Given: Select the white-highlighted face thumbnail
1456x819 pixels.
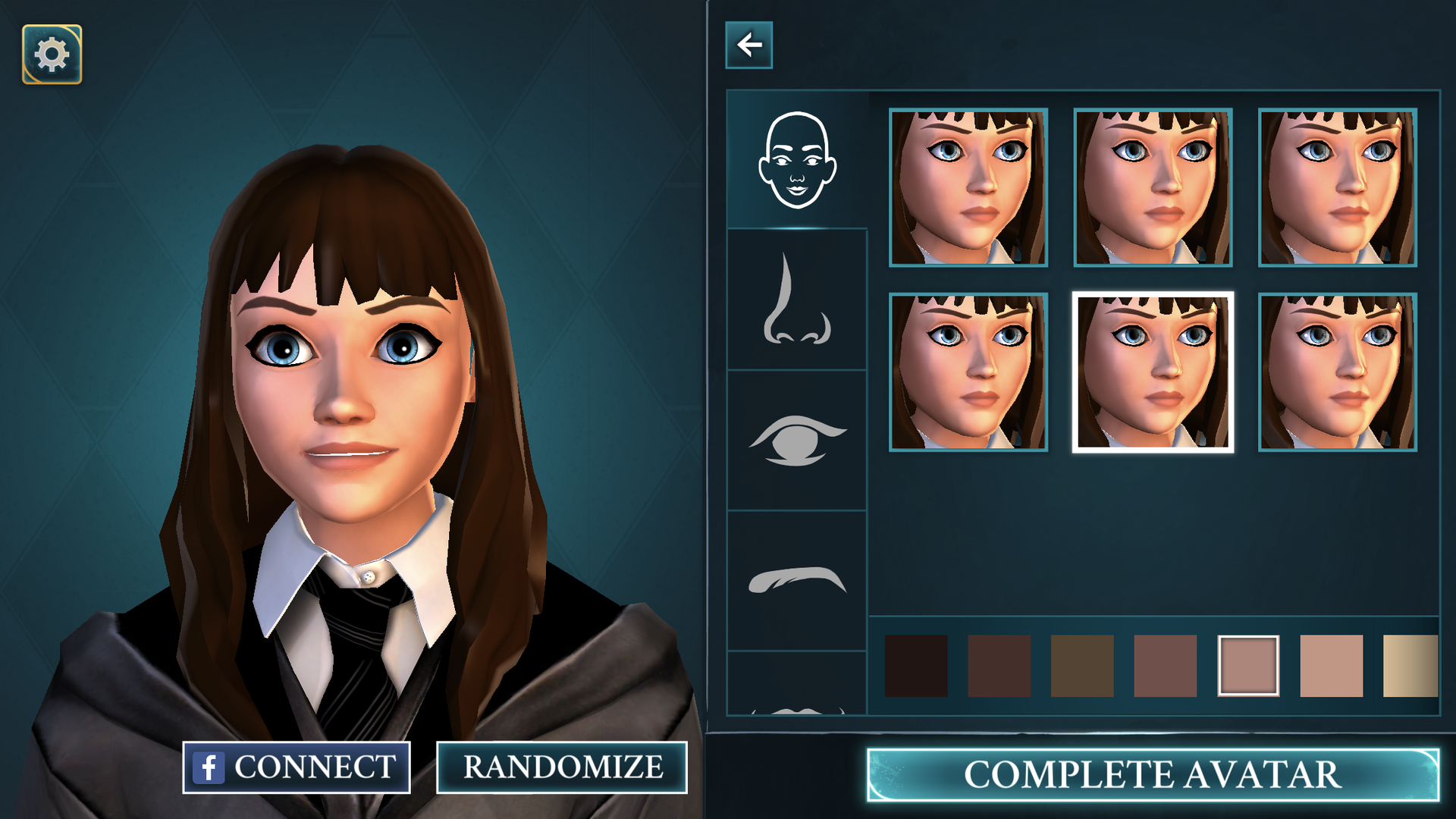Looking at the screenshot, I should click(1153, 372).
